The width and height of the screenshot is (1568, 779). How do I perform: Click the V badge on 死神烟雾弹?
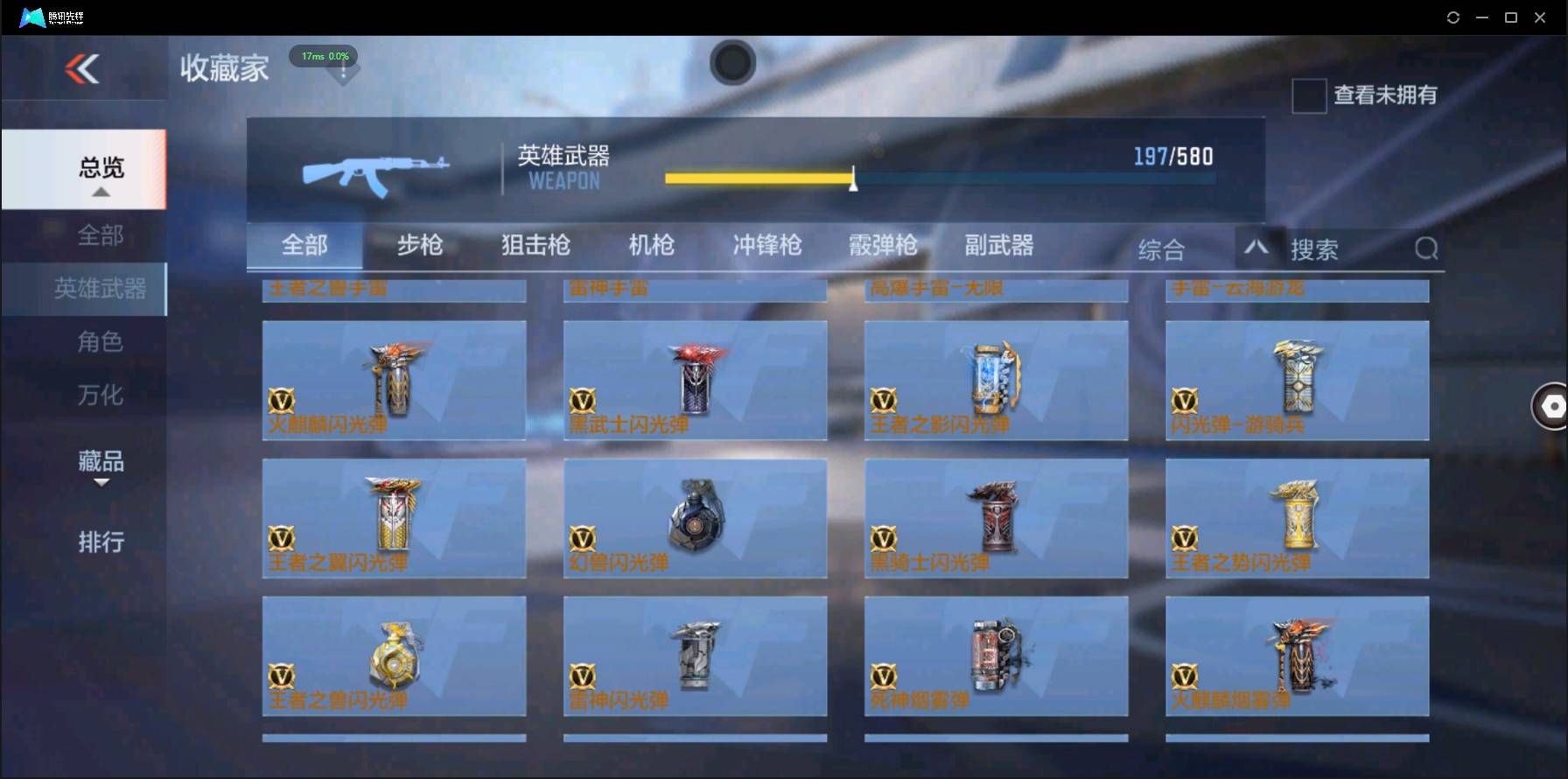pyautogui.click(x=885, y=678)
